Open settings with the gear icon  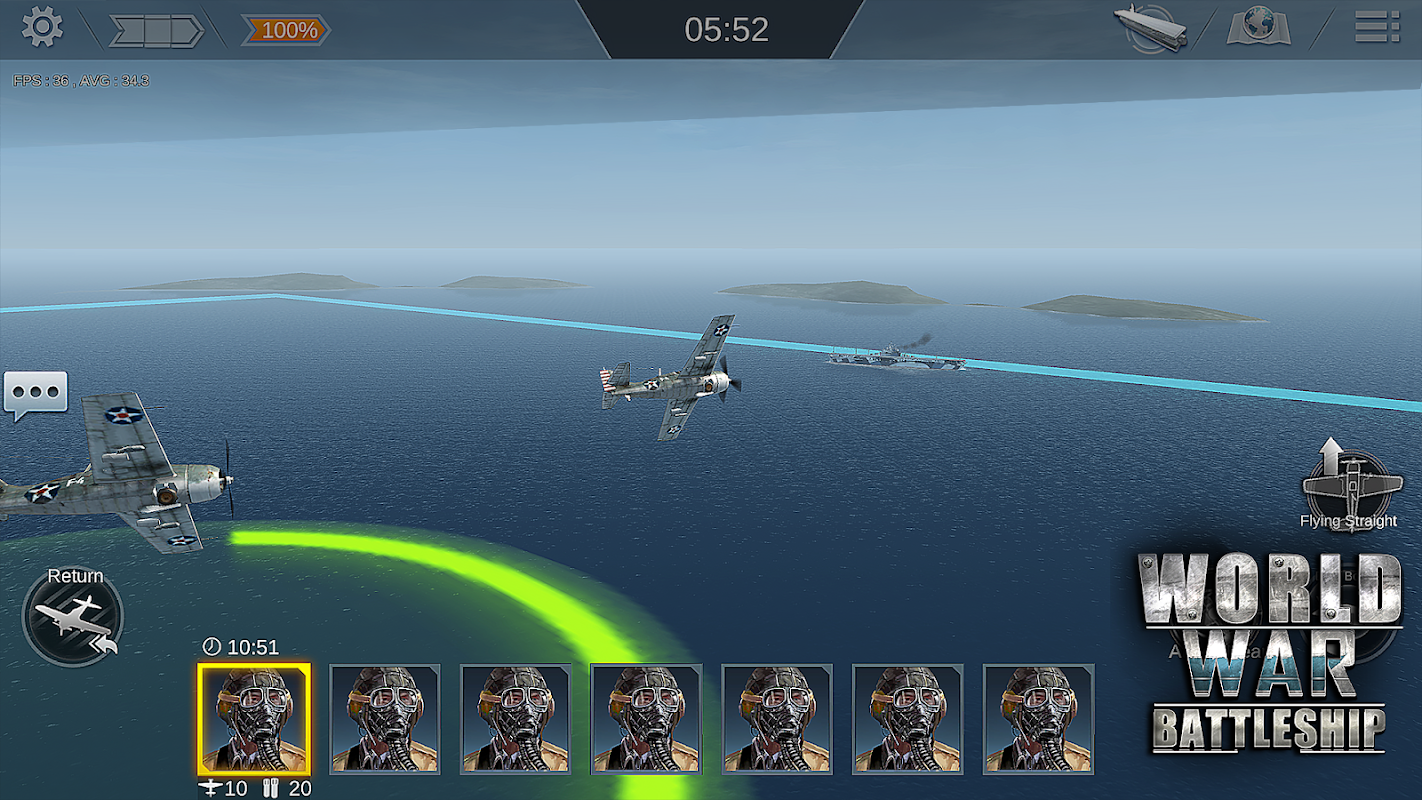[x=42, y=28]
